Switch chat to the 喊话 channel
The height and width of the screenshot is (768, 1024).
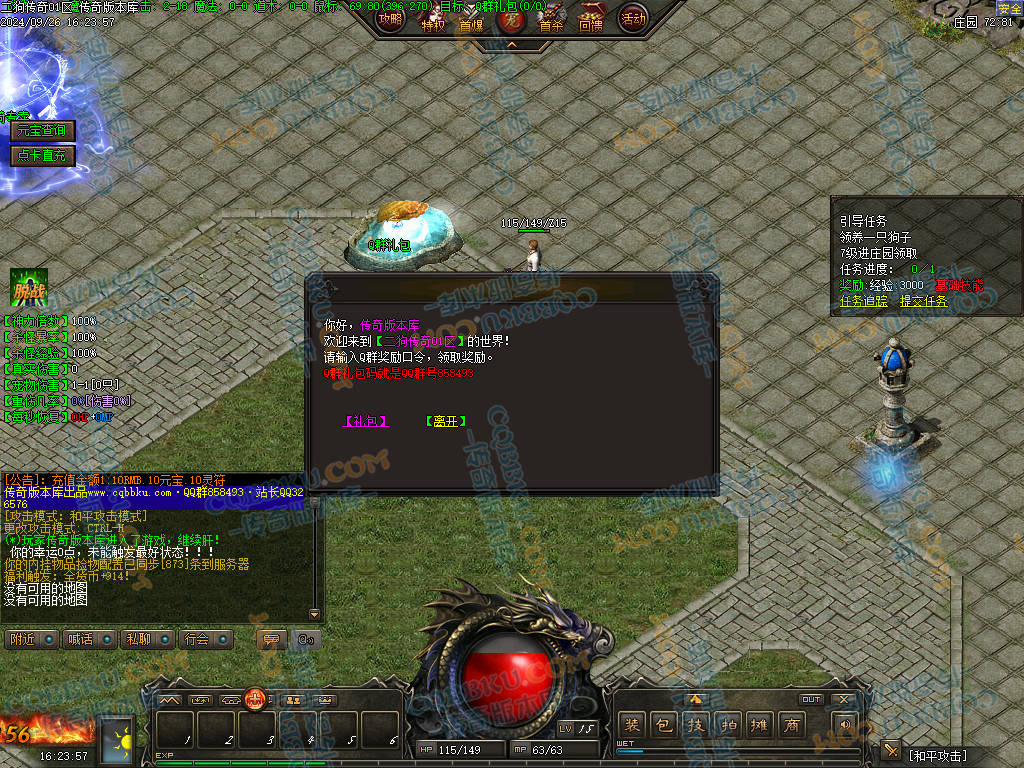point(90,639)
